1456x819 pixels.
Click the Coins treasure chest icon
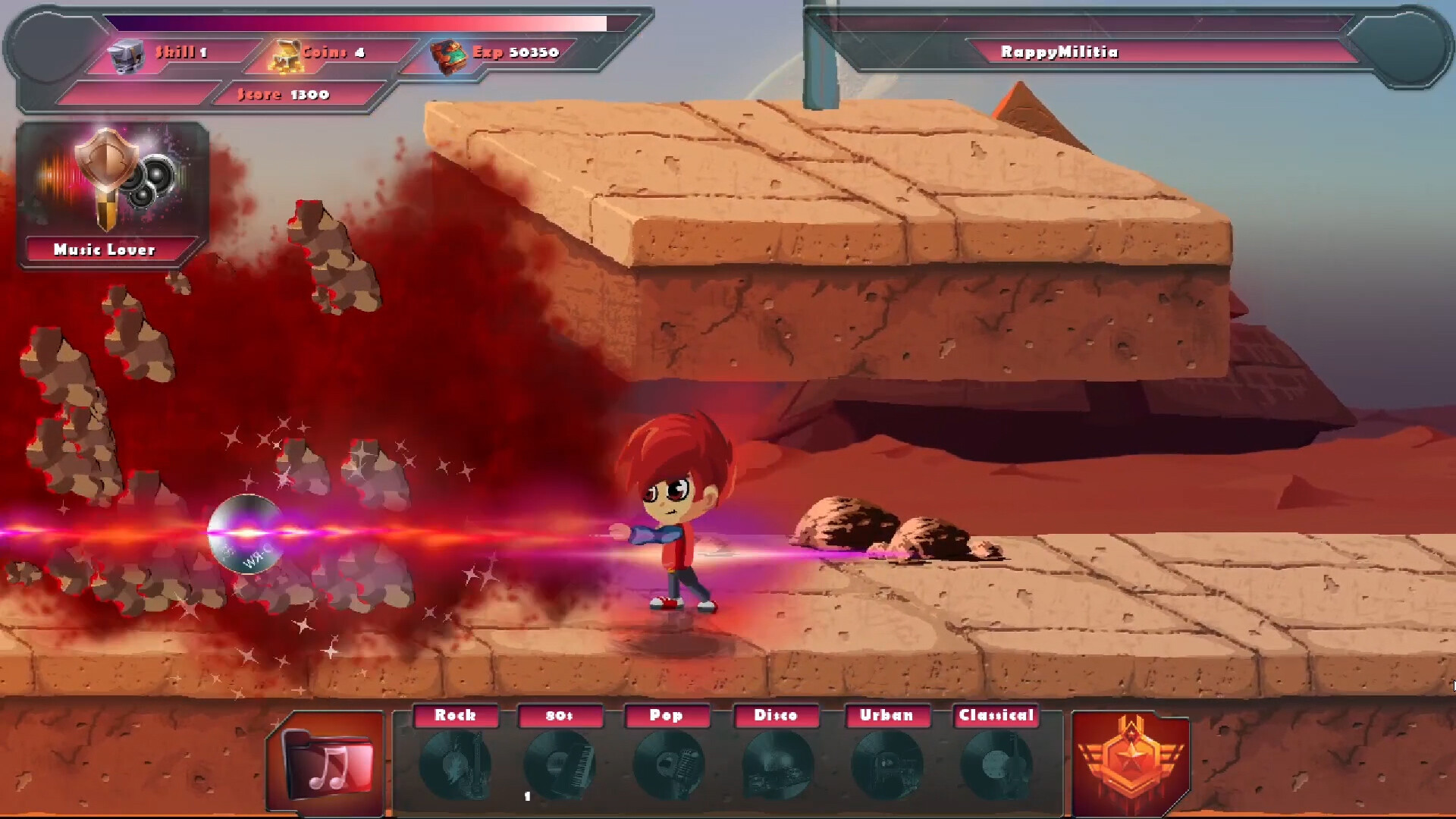coord(286,55)
